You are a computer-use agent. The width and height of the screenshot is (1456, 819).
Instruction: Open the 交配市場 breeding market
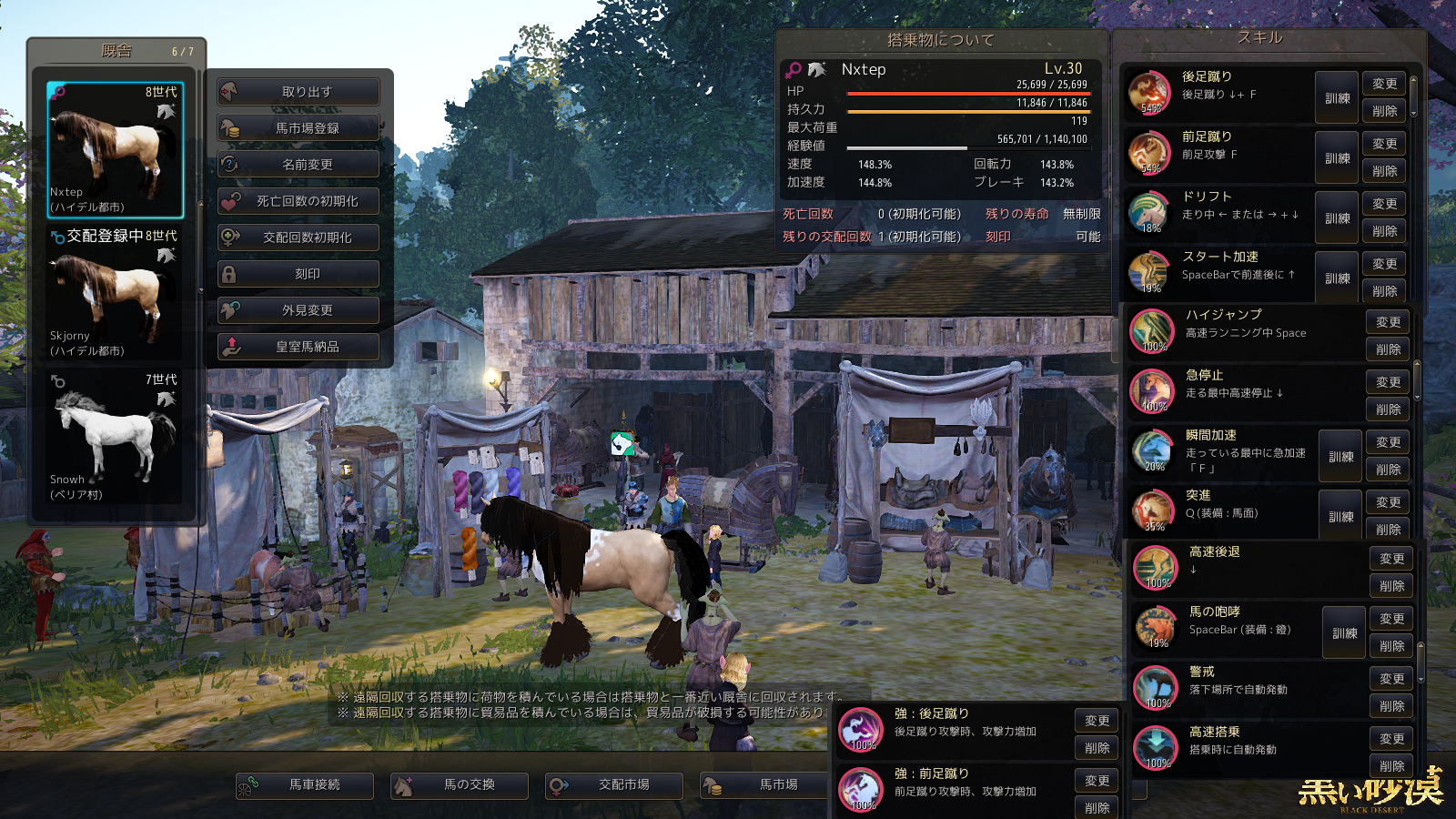click(615, 785)
